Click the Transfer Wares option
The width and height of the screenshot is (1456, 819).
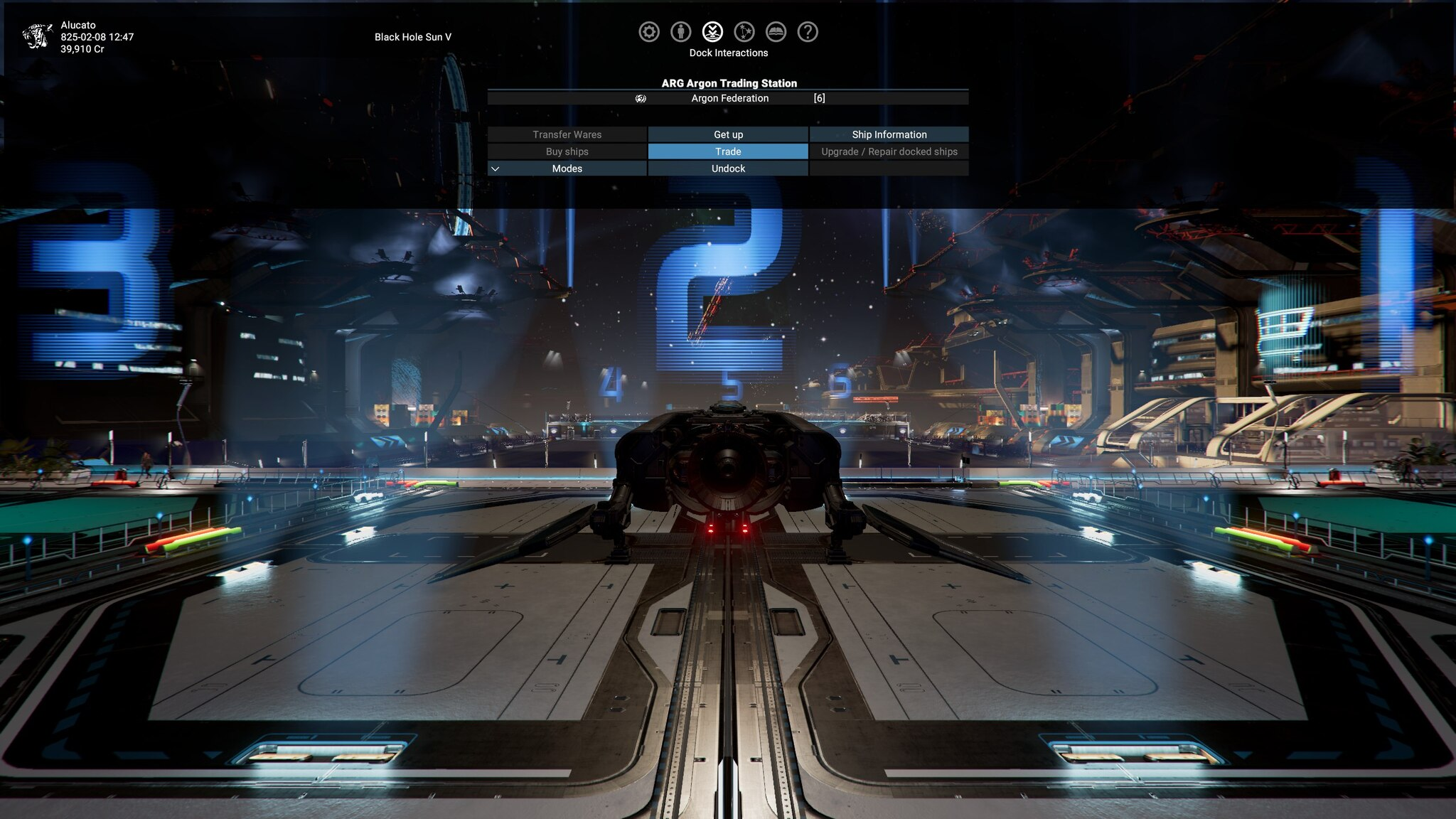coord(567,134)
